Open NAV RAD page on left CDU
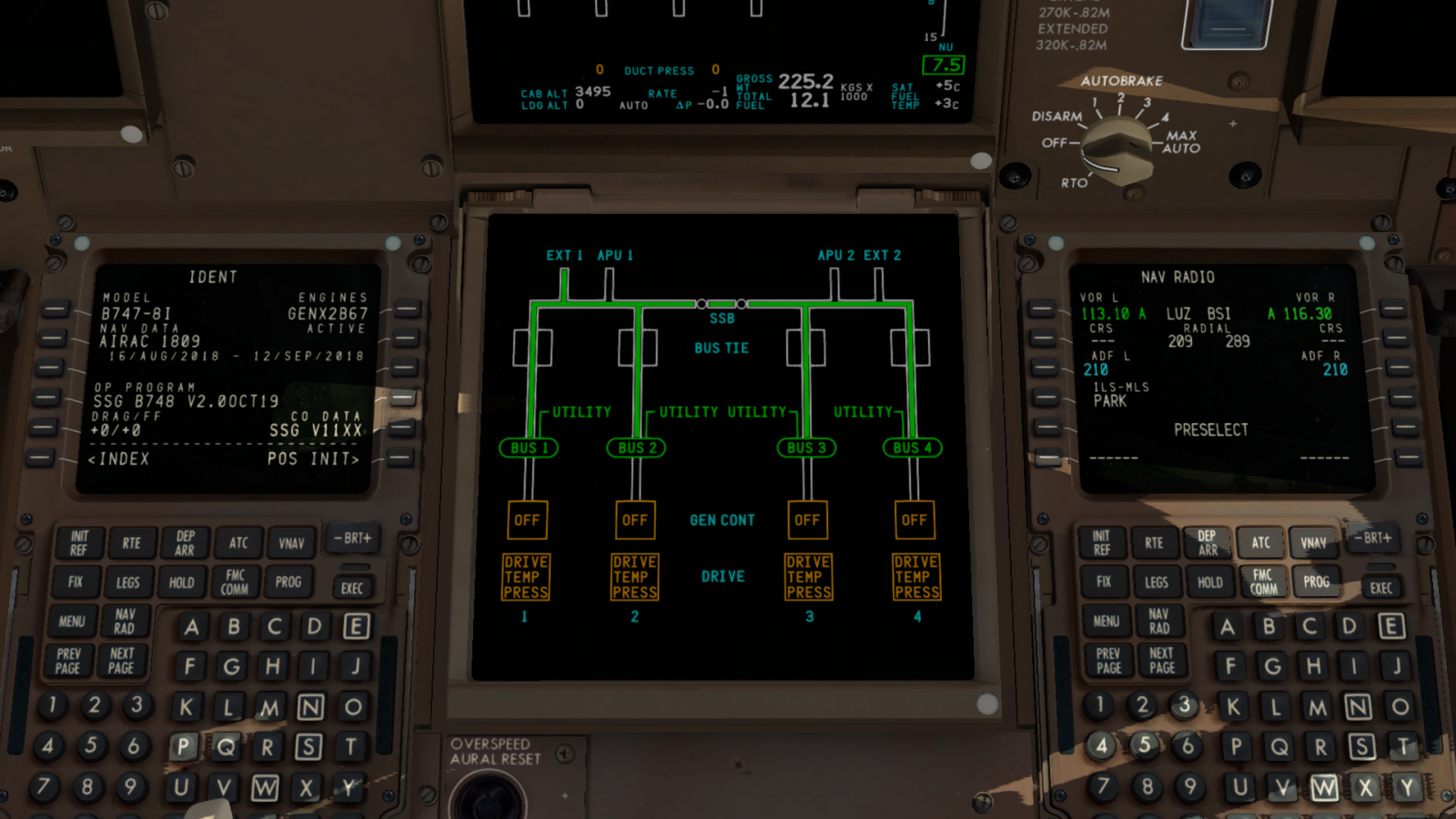The width and height of the screenshot is (1456, 819). (x=125, y=622)
